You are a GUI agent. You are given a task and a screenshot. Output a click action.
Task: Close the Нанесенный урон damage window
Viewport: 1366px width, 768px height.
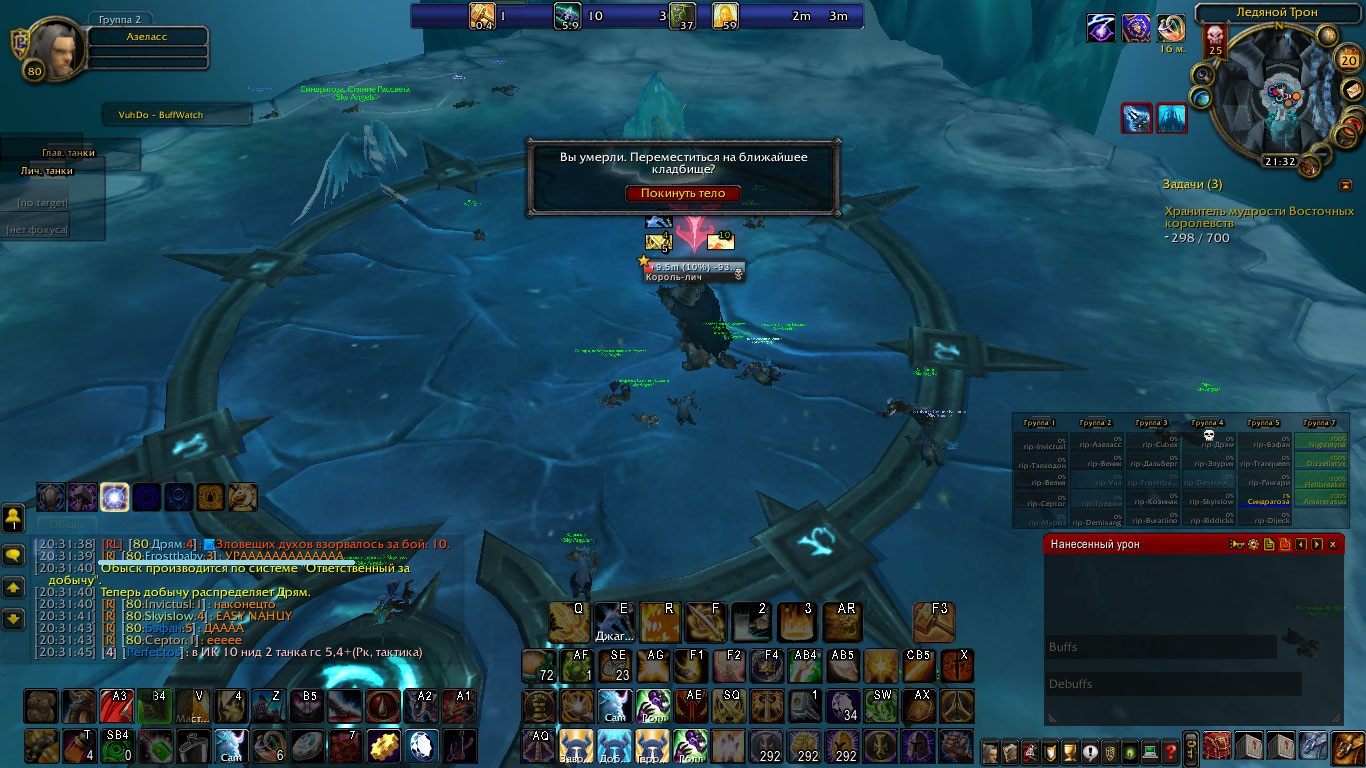click(x=1332, y=544)
